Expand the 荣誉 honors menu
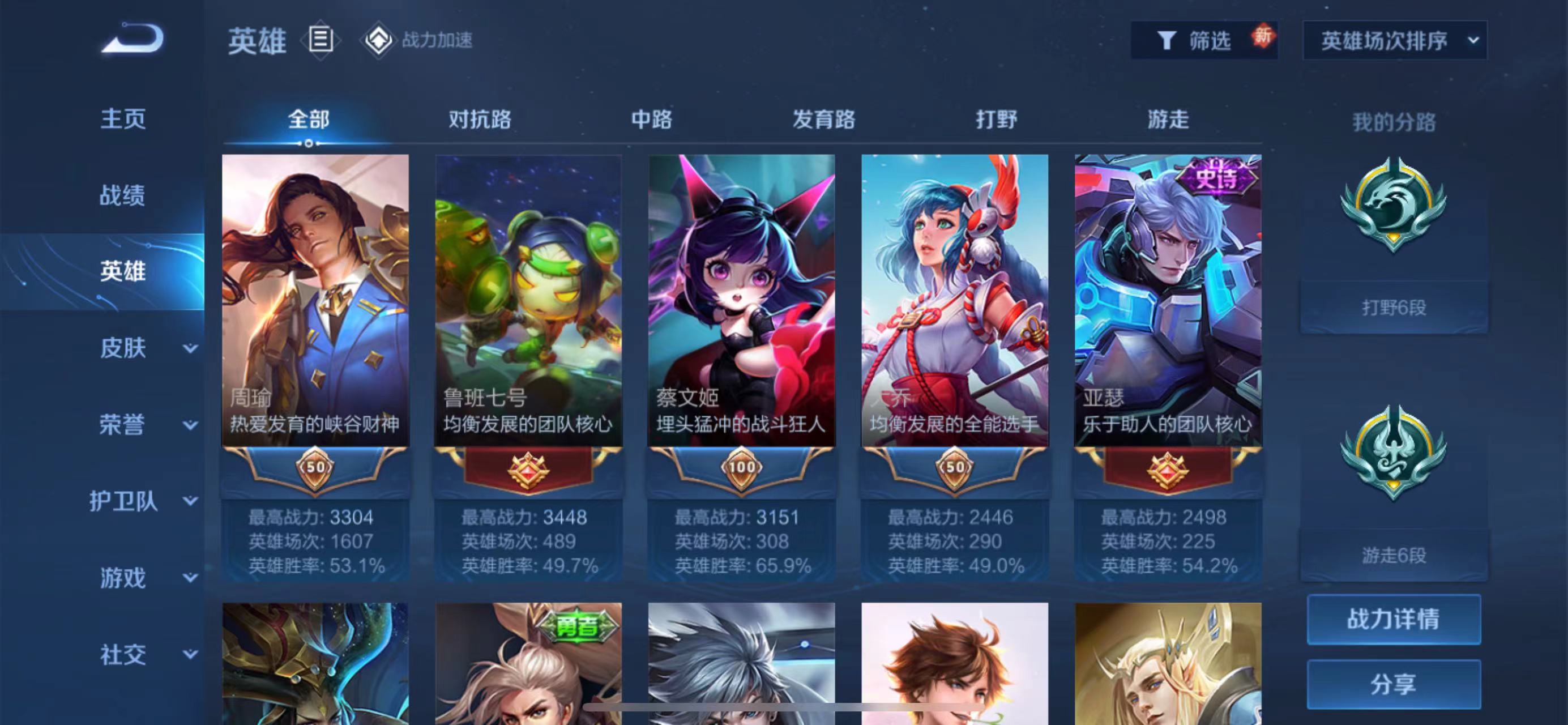The height and width of the screenshot is (725, 1568). pos(146,425)
